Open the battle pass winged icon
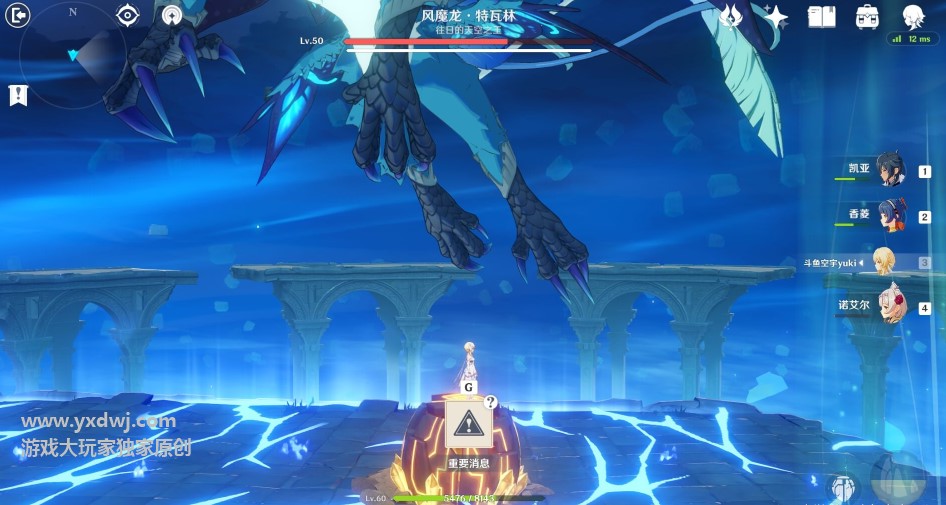The width and height of the screenshot is (946, 505). [x=731, y=16]
